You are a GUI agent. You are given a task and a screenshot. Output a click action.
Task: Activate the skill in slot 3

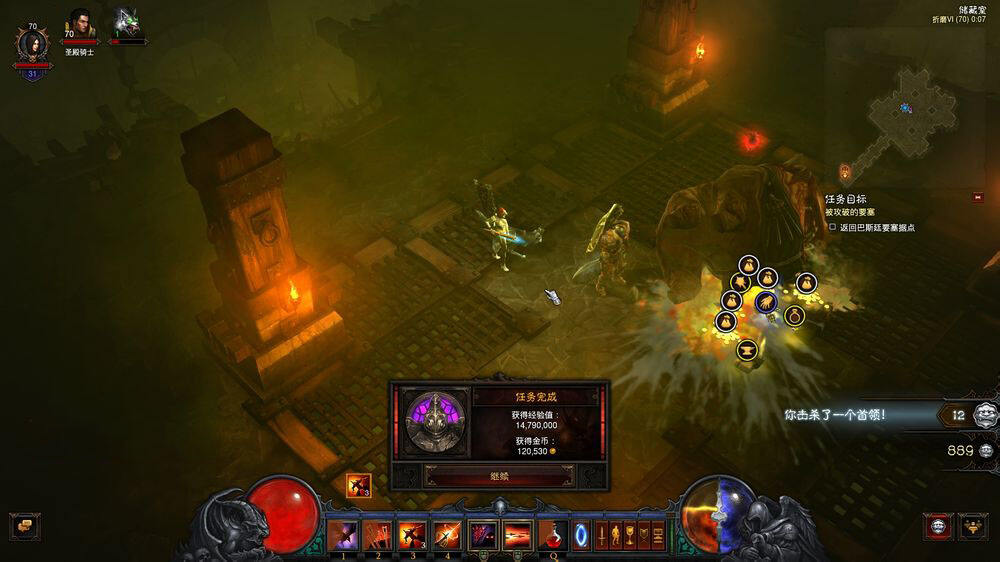tap(413, 535)
